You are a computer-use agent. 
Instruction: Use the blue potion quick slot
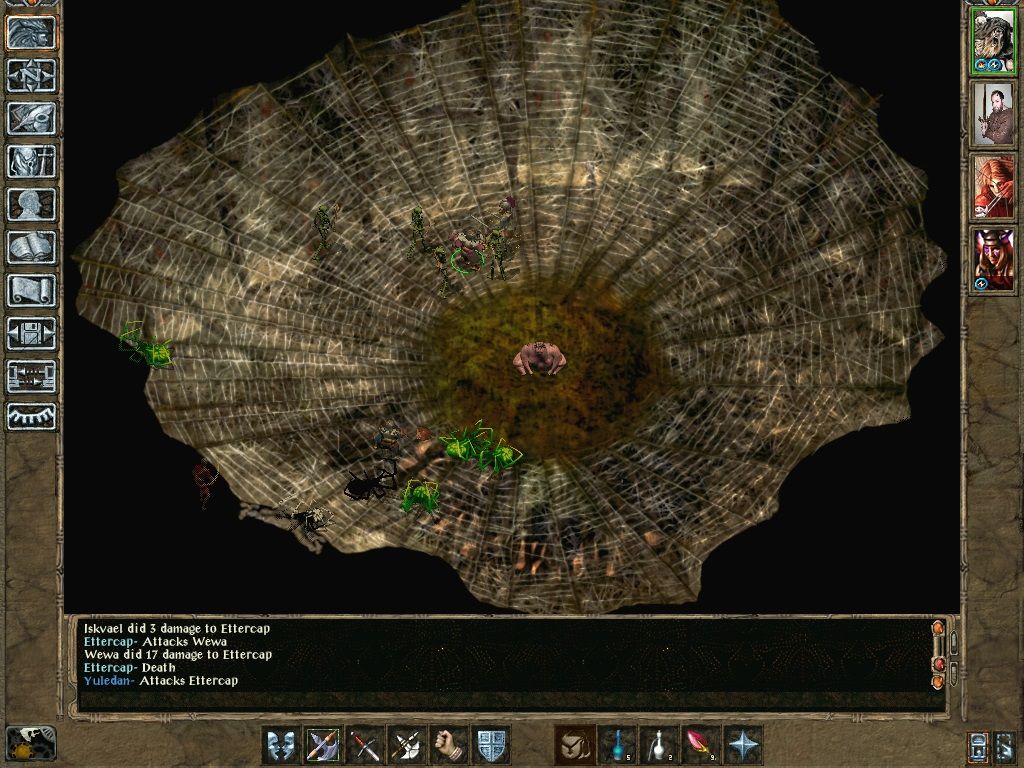pyautogui.click(x=617, y=745)
